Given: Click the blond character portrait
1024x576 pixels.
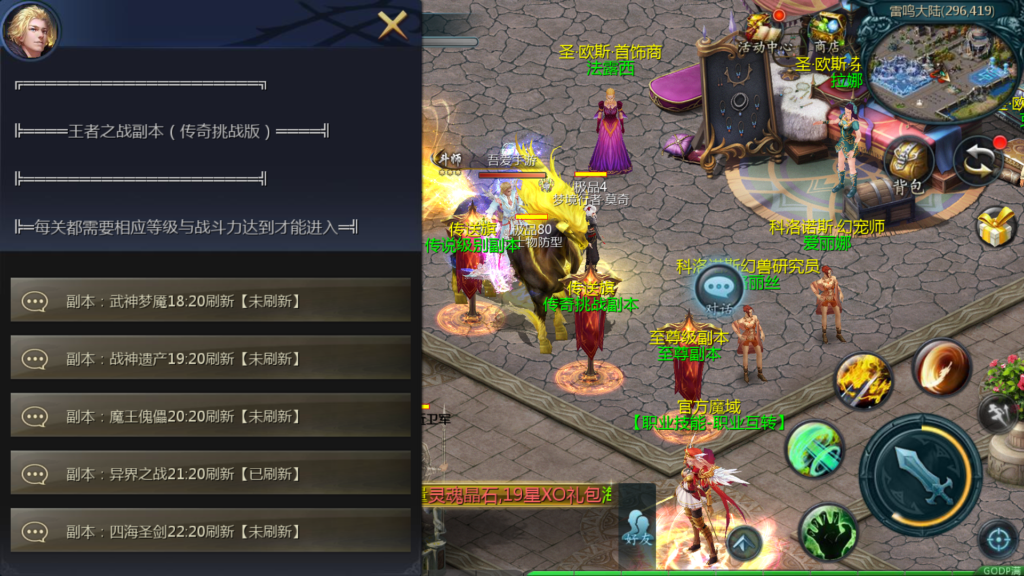Looking at the screenshot, I should point(30,30).
